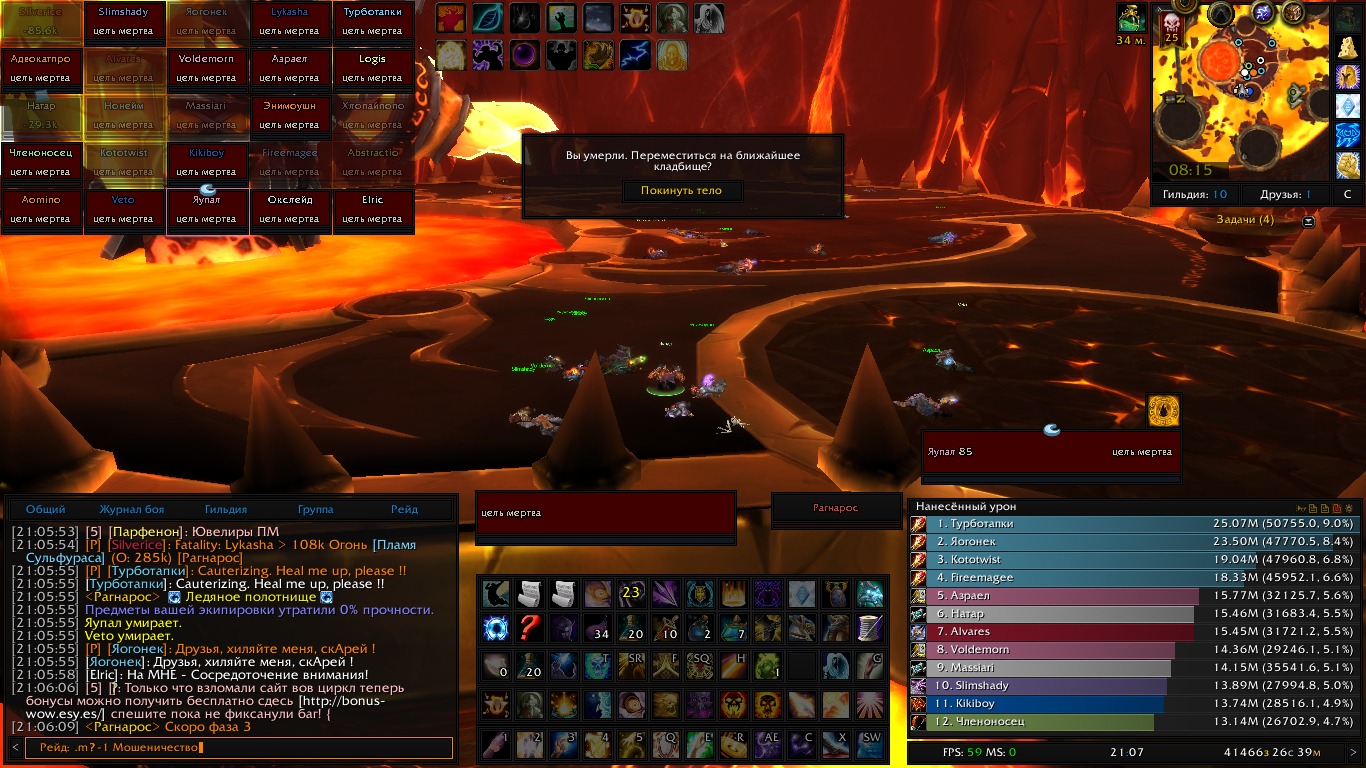Select the Гильдия chat tab

pyautogui.click(x=225, y=509)
